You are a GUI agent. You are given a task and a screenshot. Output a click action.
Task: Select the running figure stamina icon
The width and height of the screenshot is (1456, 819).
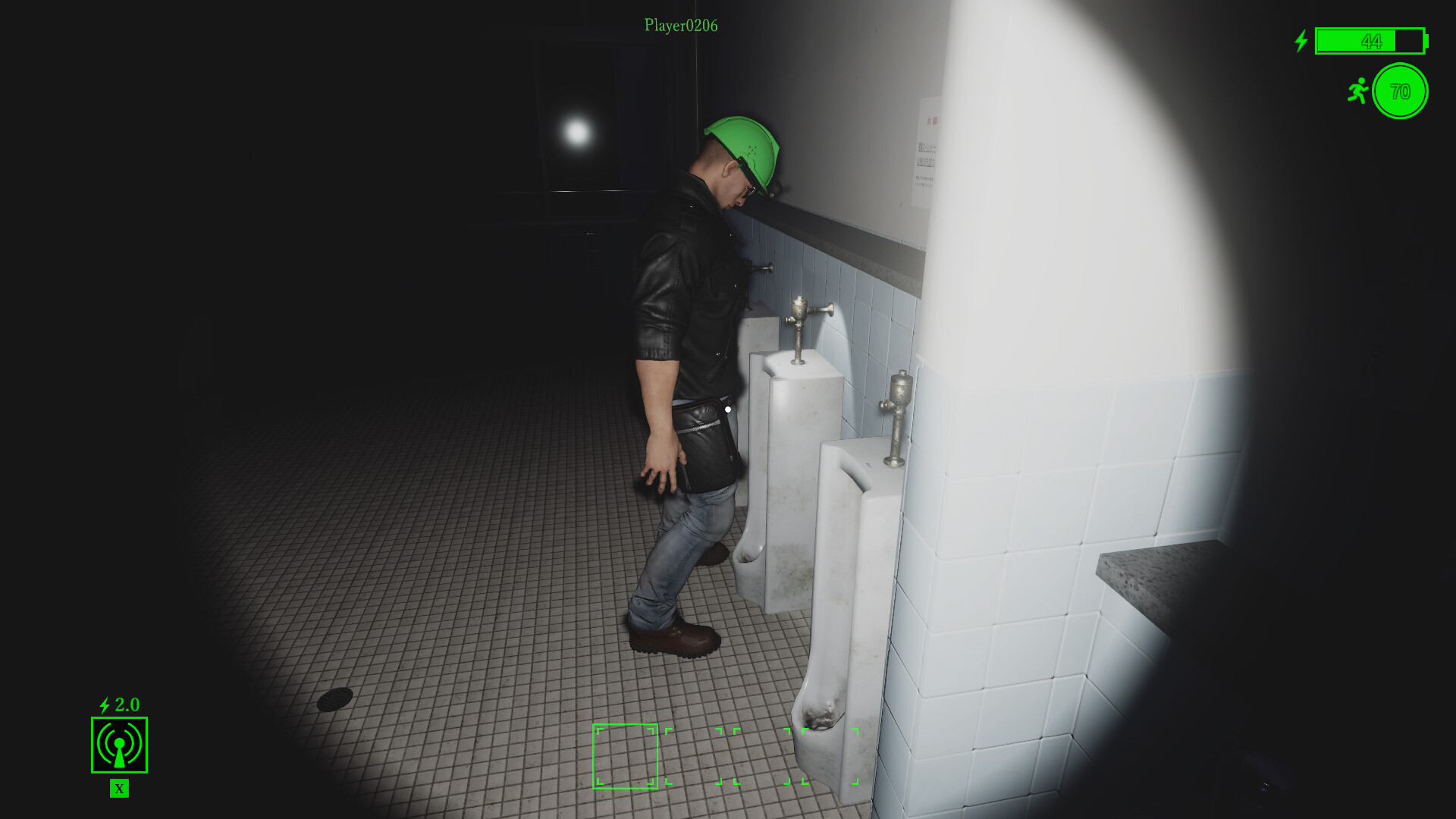pos(1360,91)
